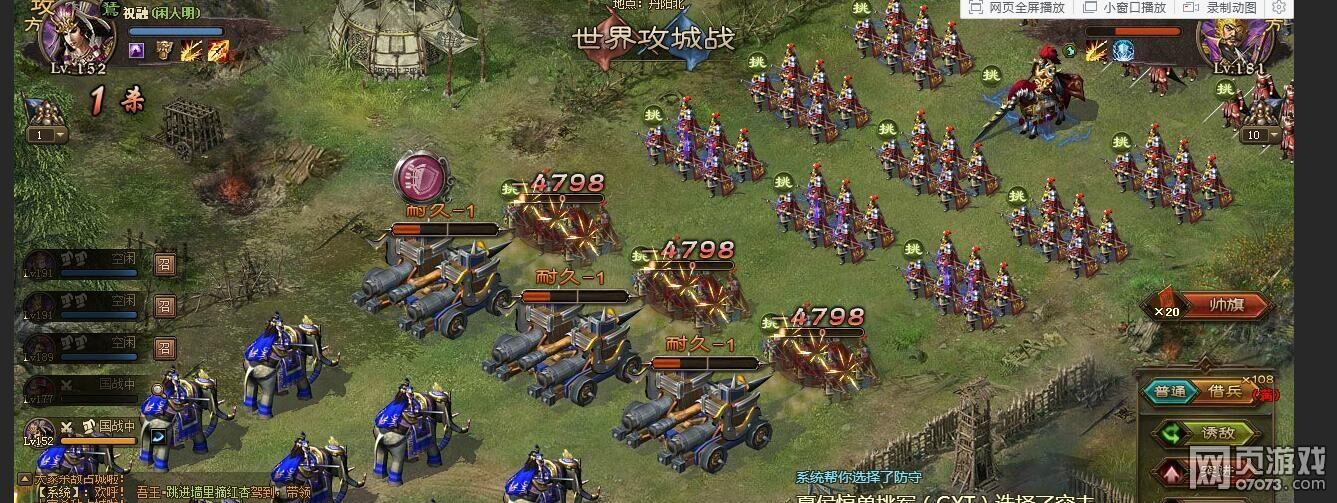Viewport: 1337px width, 503px height.
Task: Click the blue arrow icon beside Lv152 general
Action: (158, 437)
